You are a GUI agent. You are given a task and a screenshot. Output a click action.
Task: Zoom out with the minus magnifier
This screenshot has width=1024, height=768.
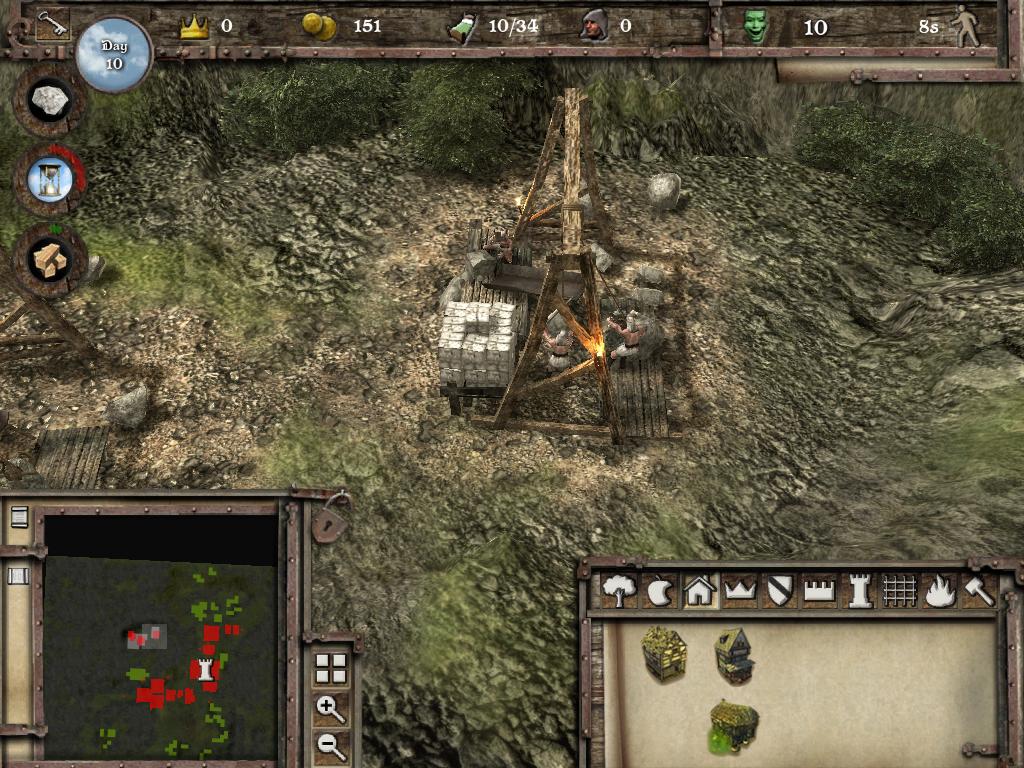pyautogui.click(x=331, y=745)
